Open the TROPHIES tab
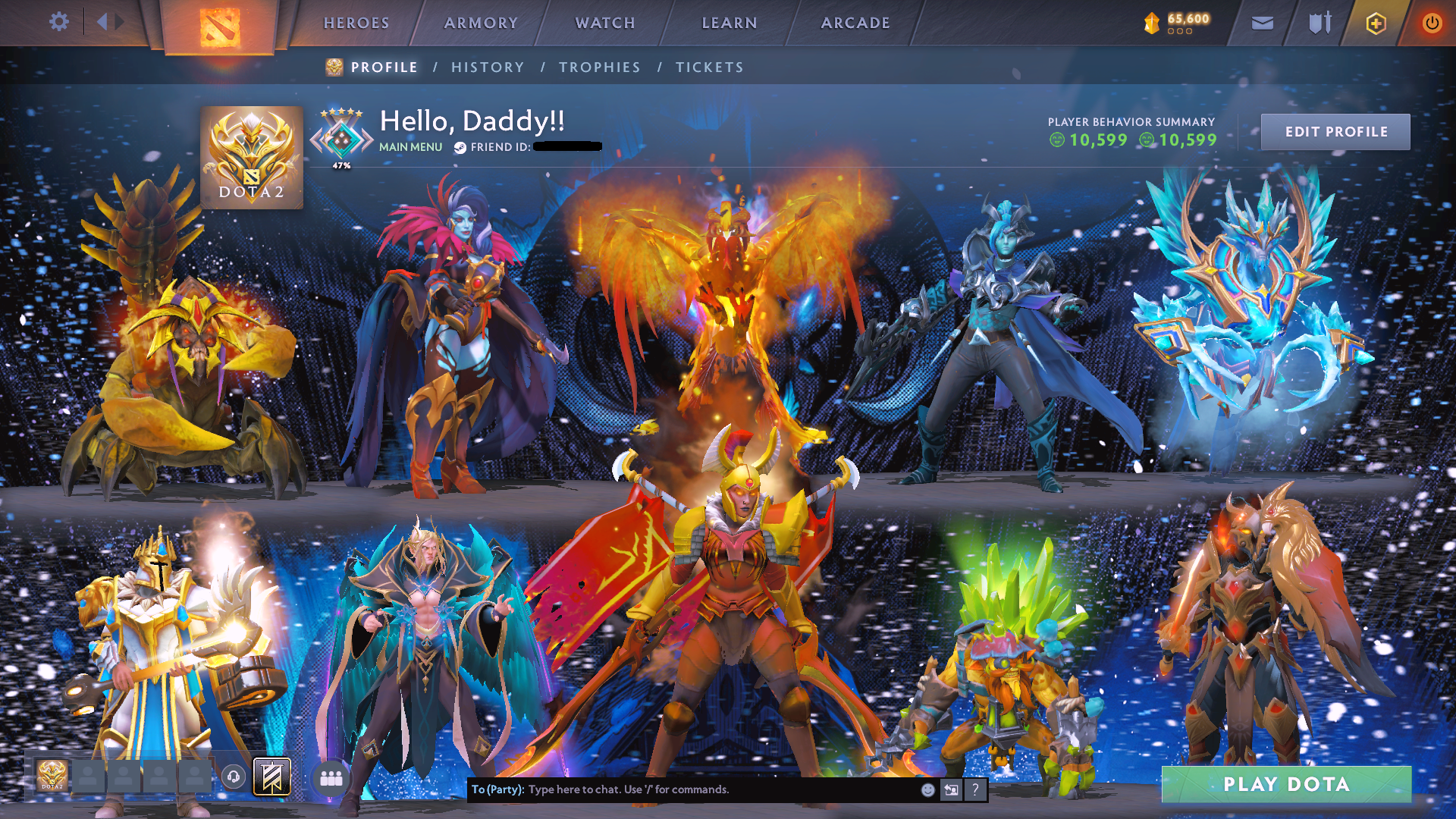Screen dimensions: 1456x819 click(599, 67)
